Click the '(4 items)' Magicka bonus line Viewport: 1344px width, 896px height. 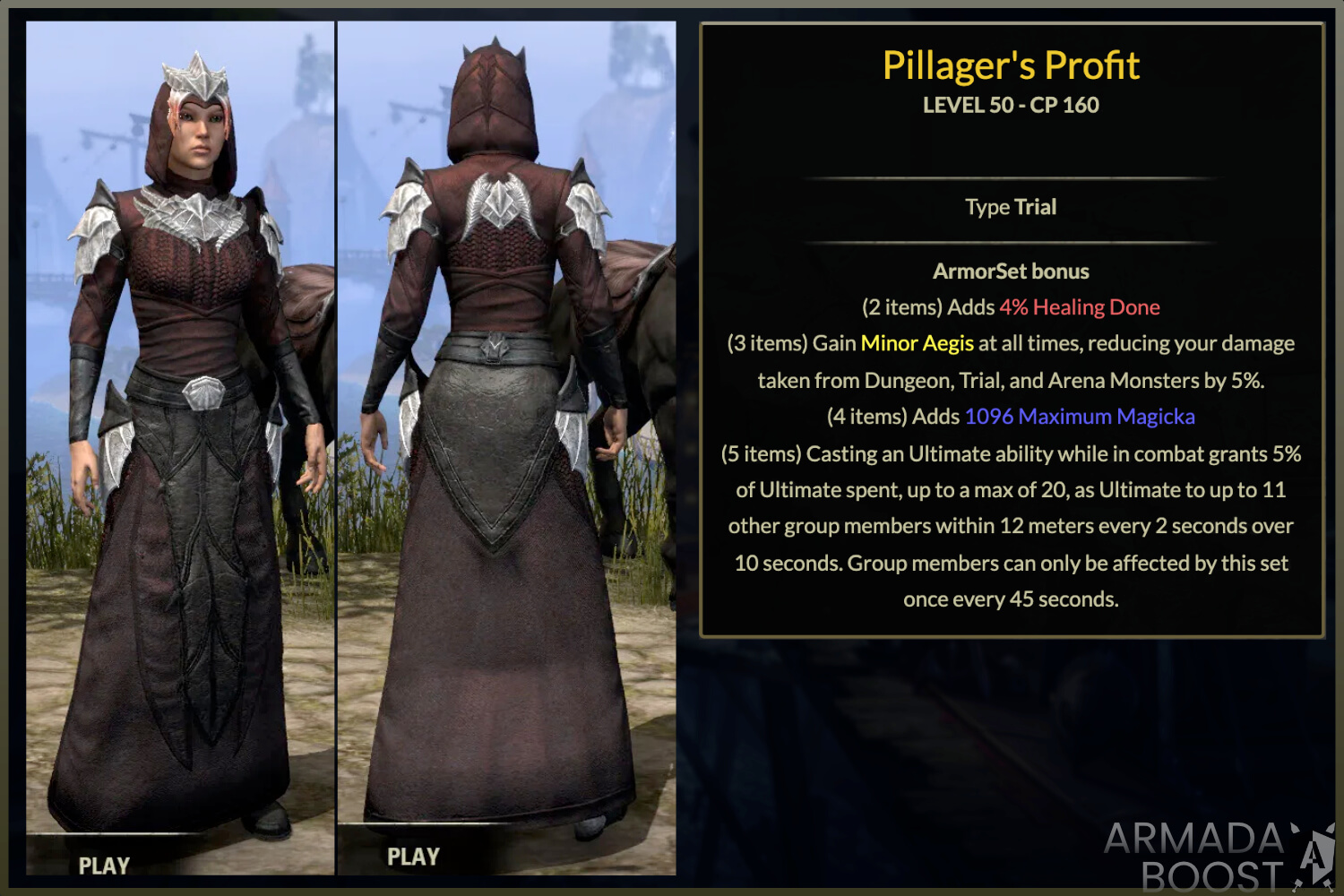point(1010,416)
